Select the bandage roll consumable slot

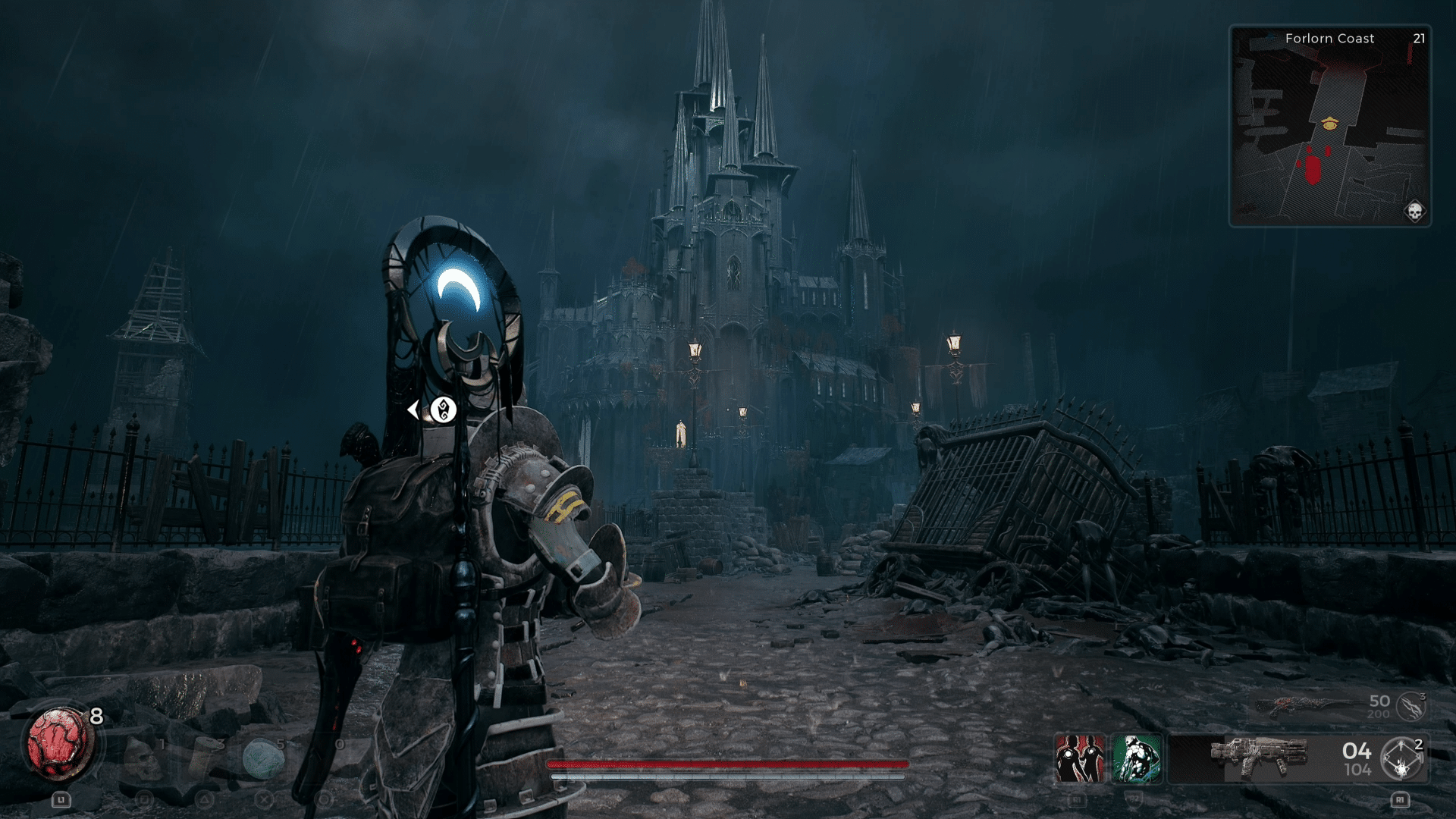click(x=203, y=758)
